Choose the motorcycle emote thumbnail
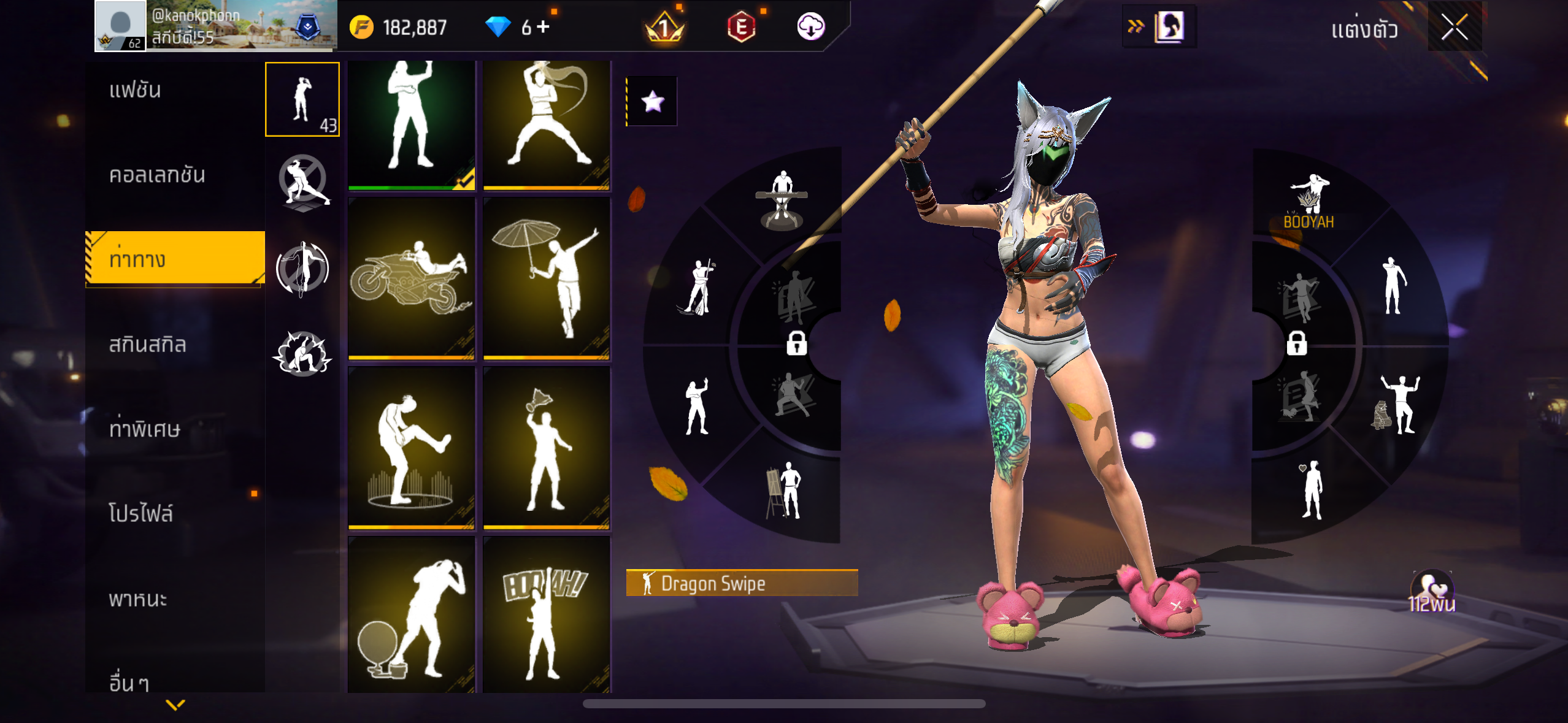This screenshot has height=723, width=1568. point(411,278)
